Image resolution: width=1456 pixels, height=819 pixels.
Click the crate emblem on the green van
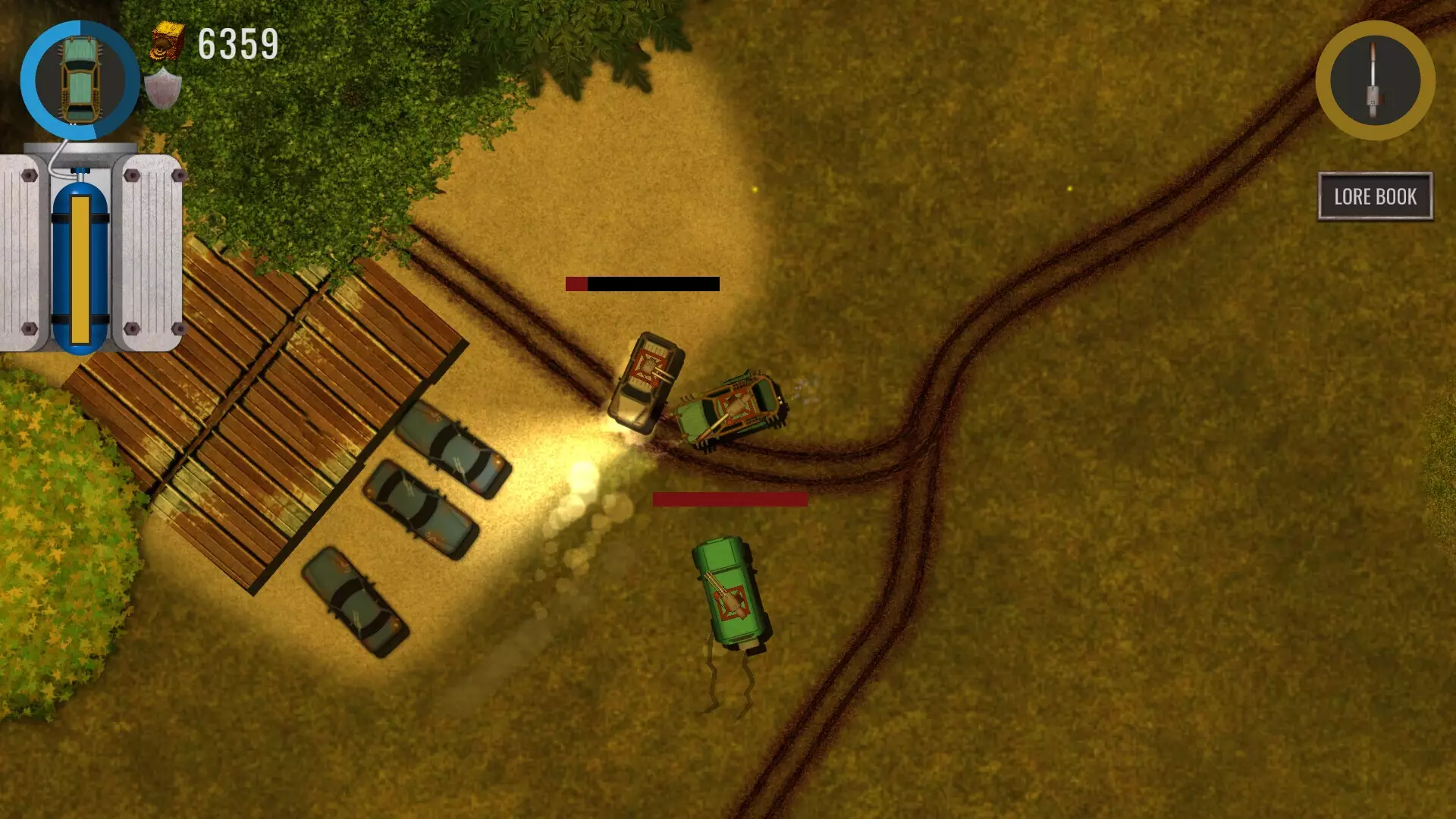click(x=730, y=603)
